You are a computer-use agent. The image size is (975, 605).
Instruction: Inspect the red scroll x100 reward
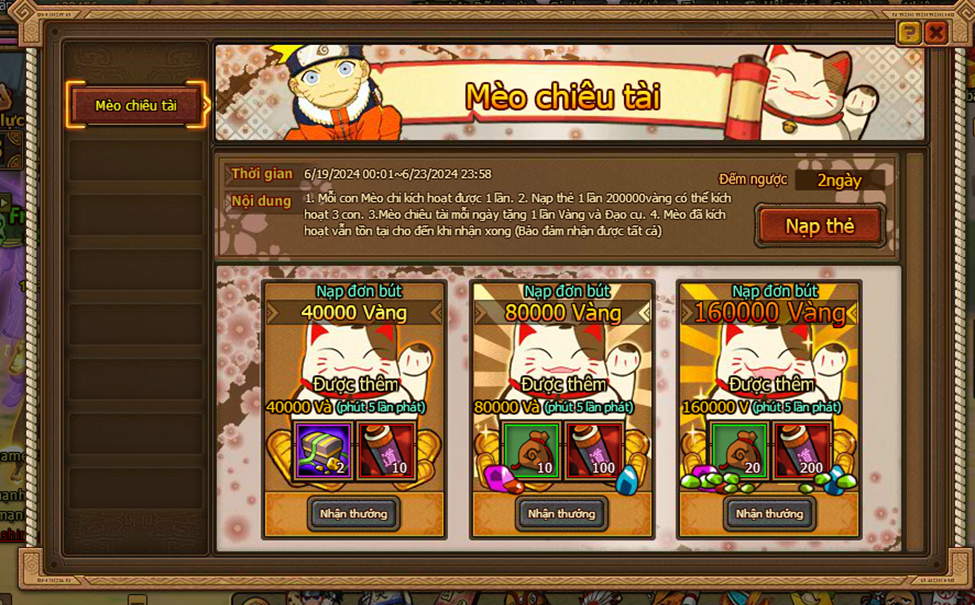click(x=593, y=451)
